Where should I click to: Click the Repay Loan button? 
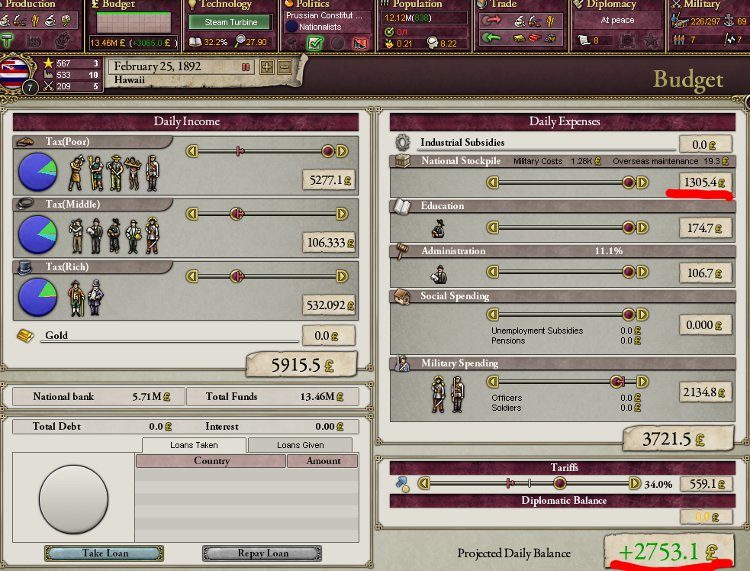tap(262, 553)
